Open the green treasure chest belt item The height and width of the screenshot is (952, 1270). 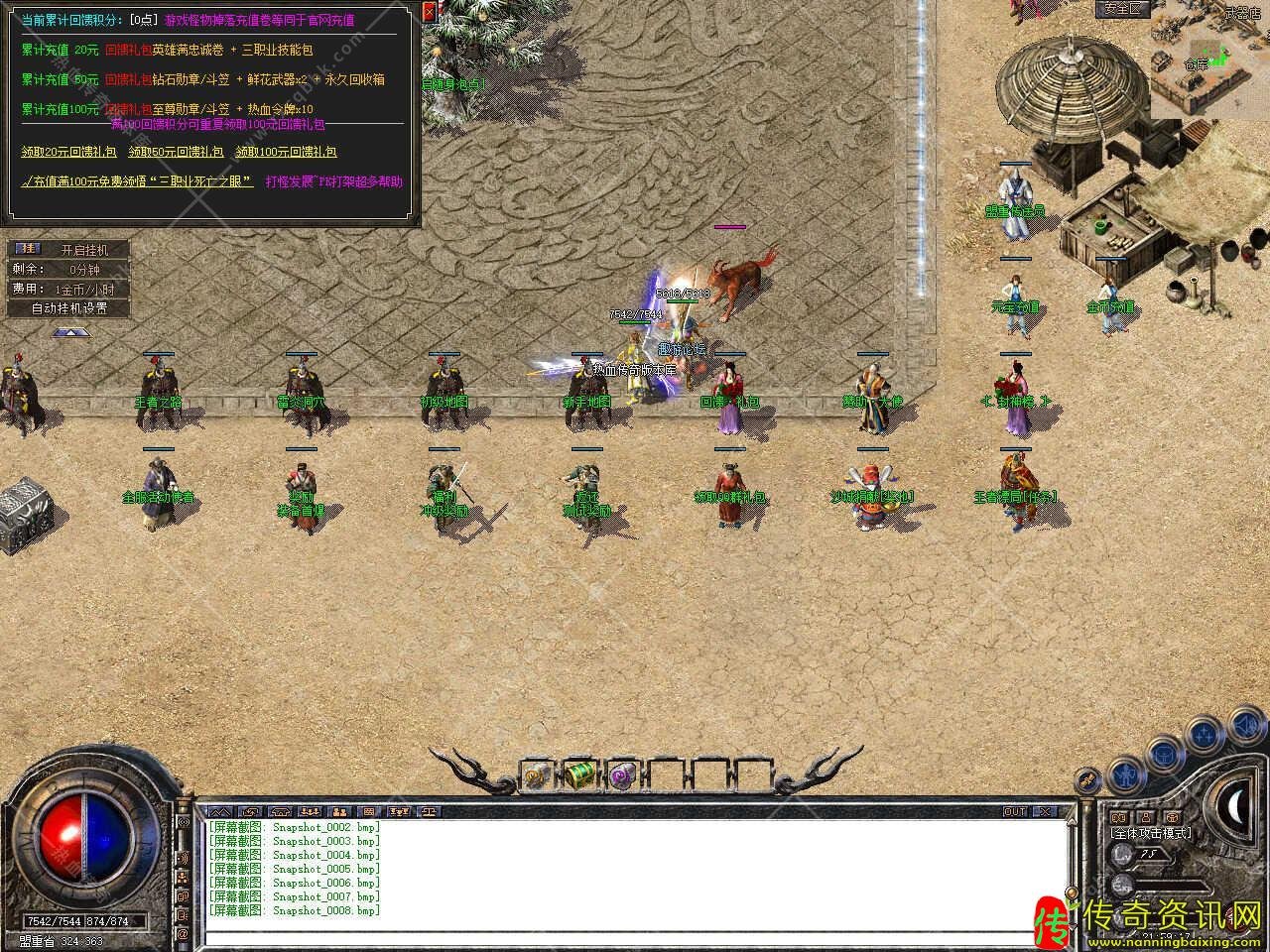[579, 774]
